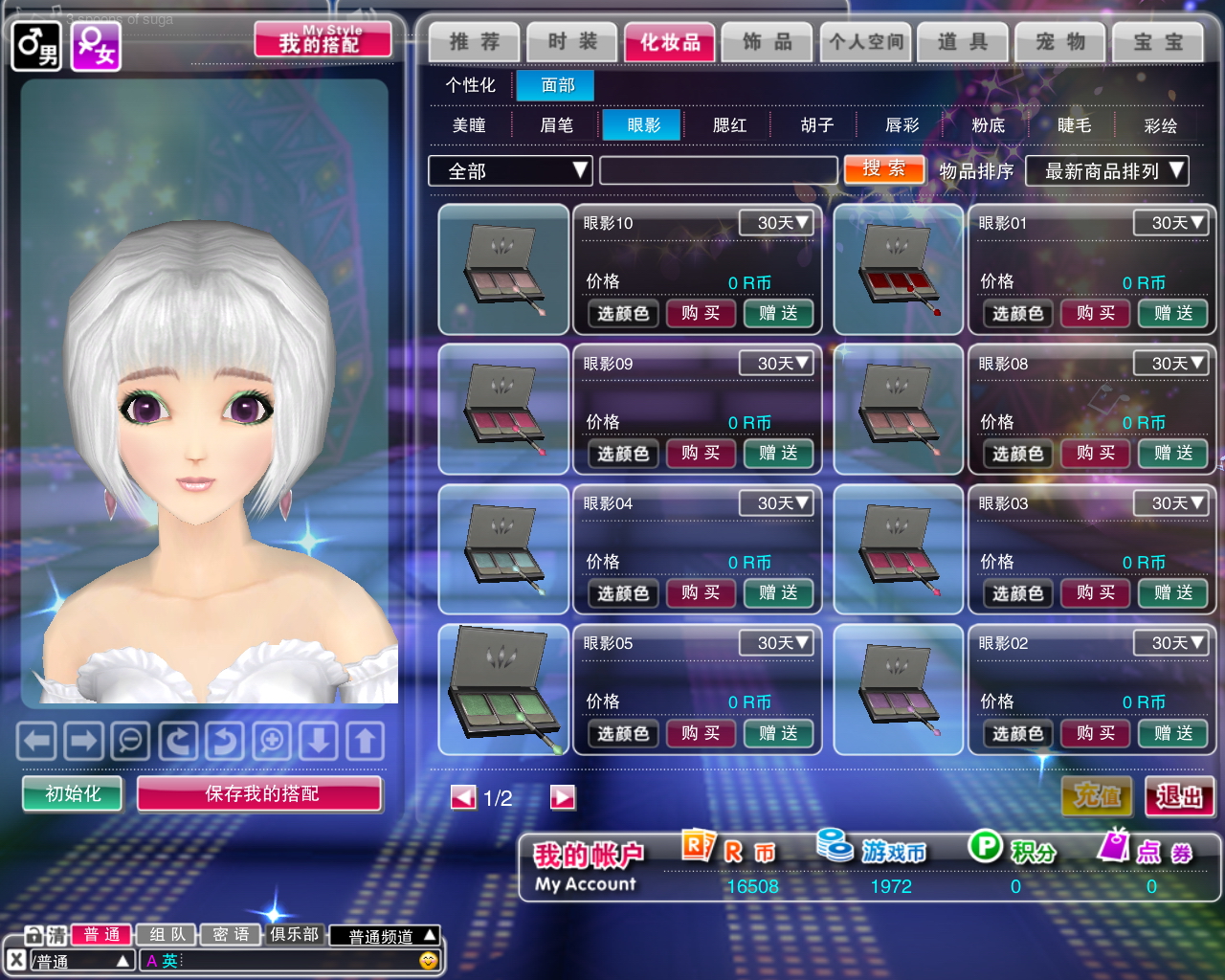Select the 宠物 pet tab

[x=1060, y=42]
